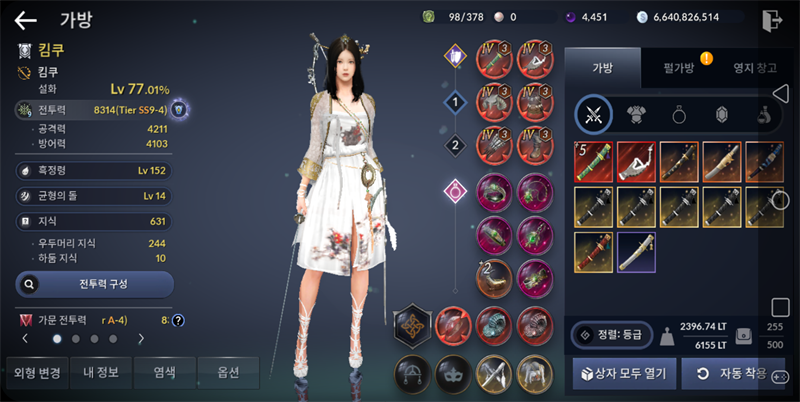View the 내 정보 page

click(x=101, y=372)
